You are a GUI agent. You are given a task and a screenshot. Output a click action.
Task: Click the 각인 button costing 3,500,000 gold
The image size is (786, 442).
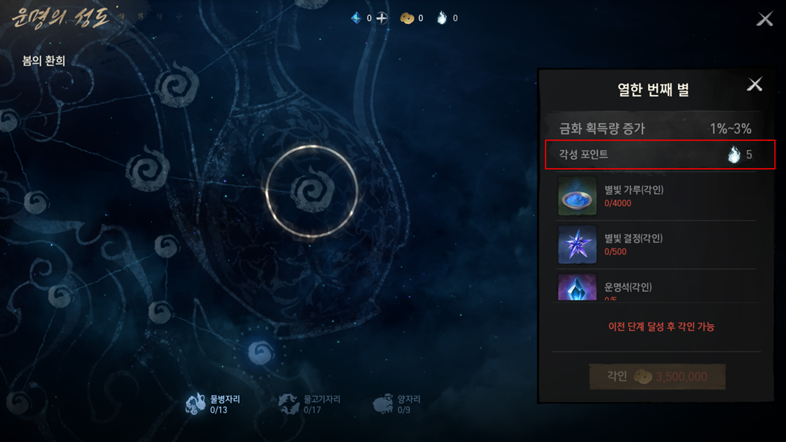[x=657, y=377]
